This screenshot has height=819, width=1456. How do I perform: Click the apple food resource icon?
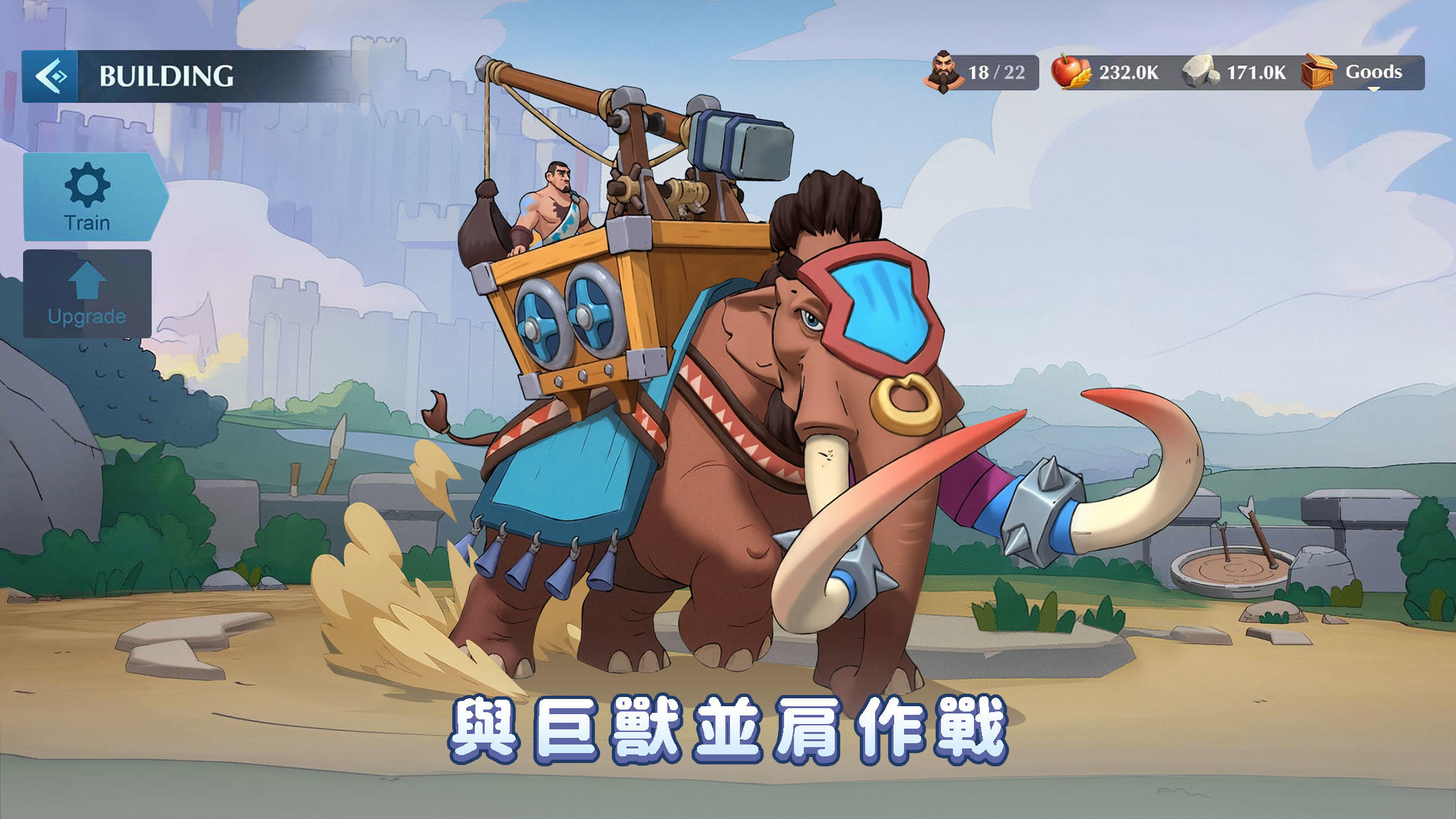[x=1068, y=73]
